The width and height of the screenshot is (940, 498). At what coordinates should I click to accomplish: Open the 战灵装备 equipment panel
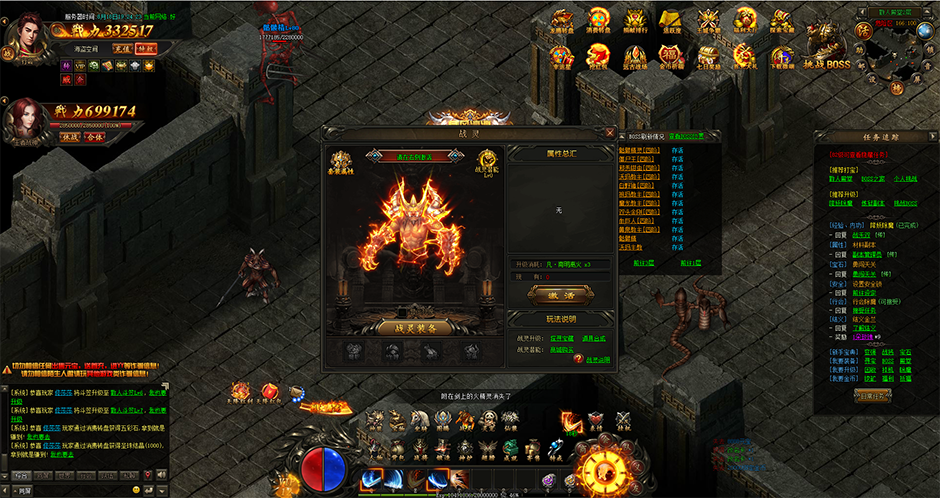414,327
